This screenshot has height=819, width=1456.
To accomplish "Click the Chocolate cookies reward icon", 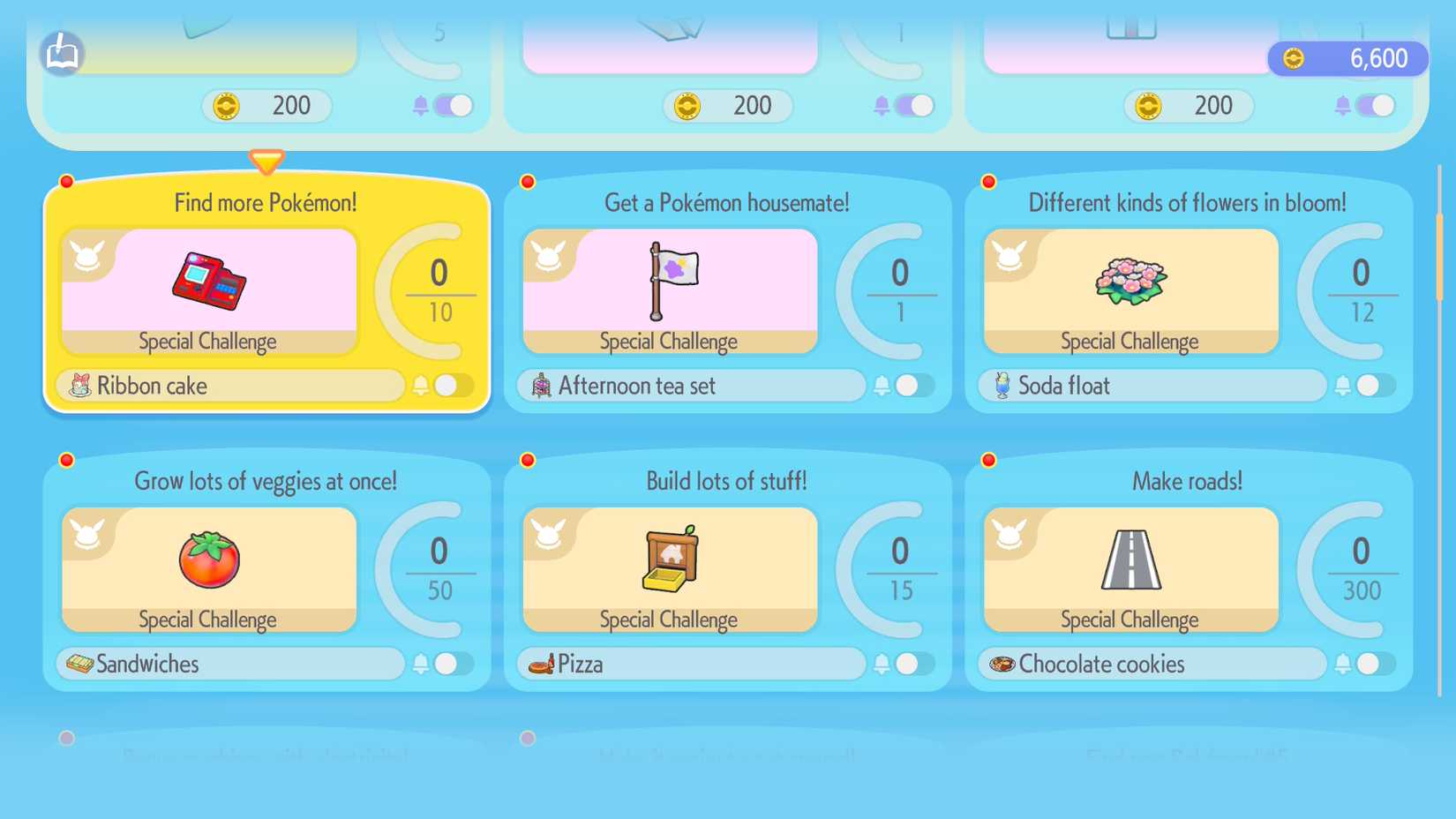I will point(1002,665).
